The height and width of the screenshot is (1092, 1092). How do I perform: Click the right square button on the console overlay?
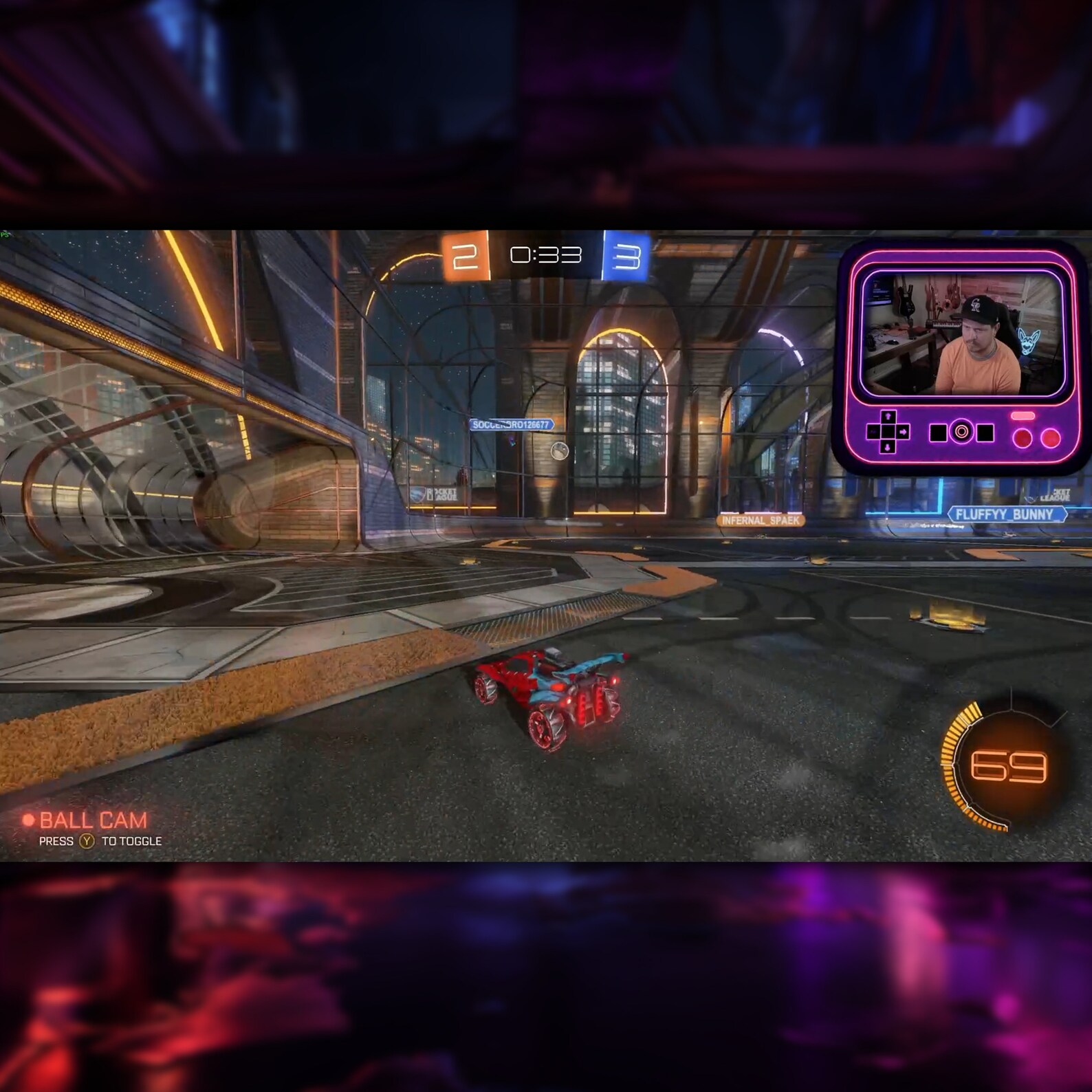pyautogui.click(x=985, y=432)
